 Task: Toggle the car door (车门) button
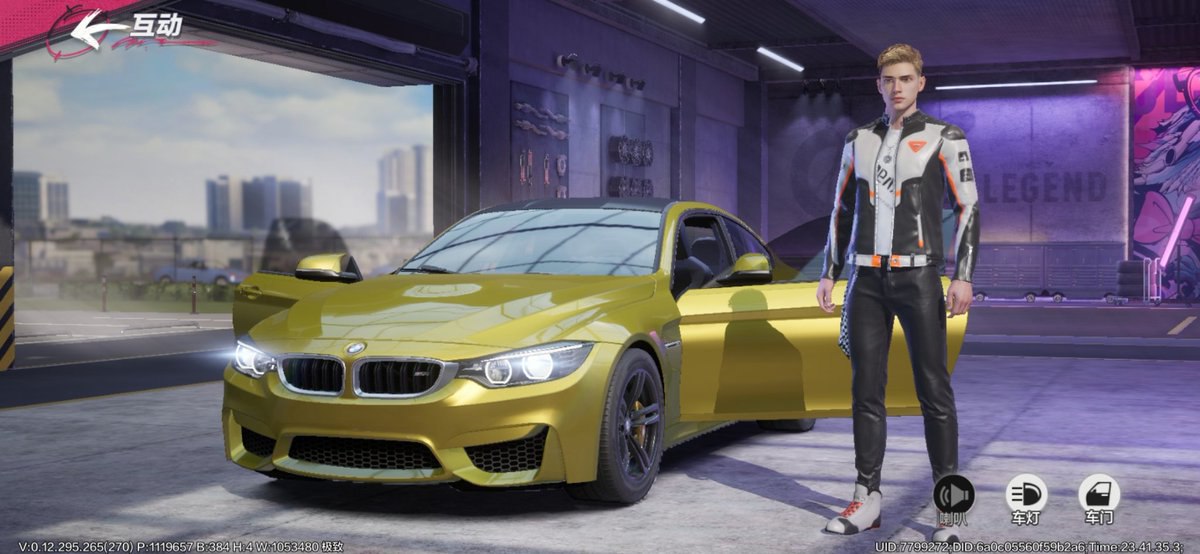(x=1098, y=495)
